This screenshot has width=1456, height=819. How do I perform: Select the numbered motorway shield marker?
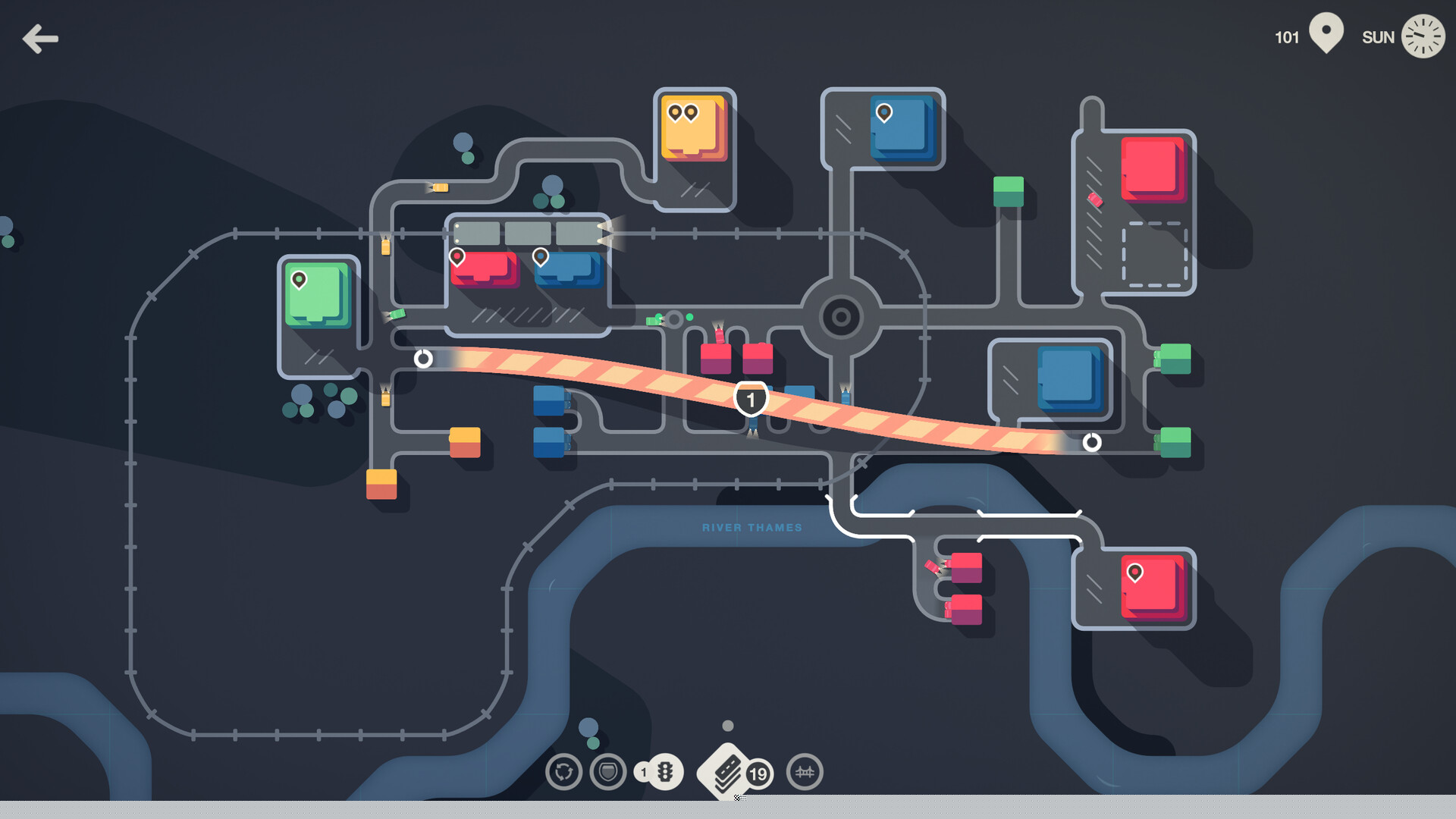[x=751, y=400]
